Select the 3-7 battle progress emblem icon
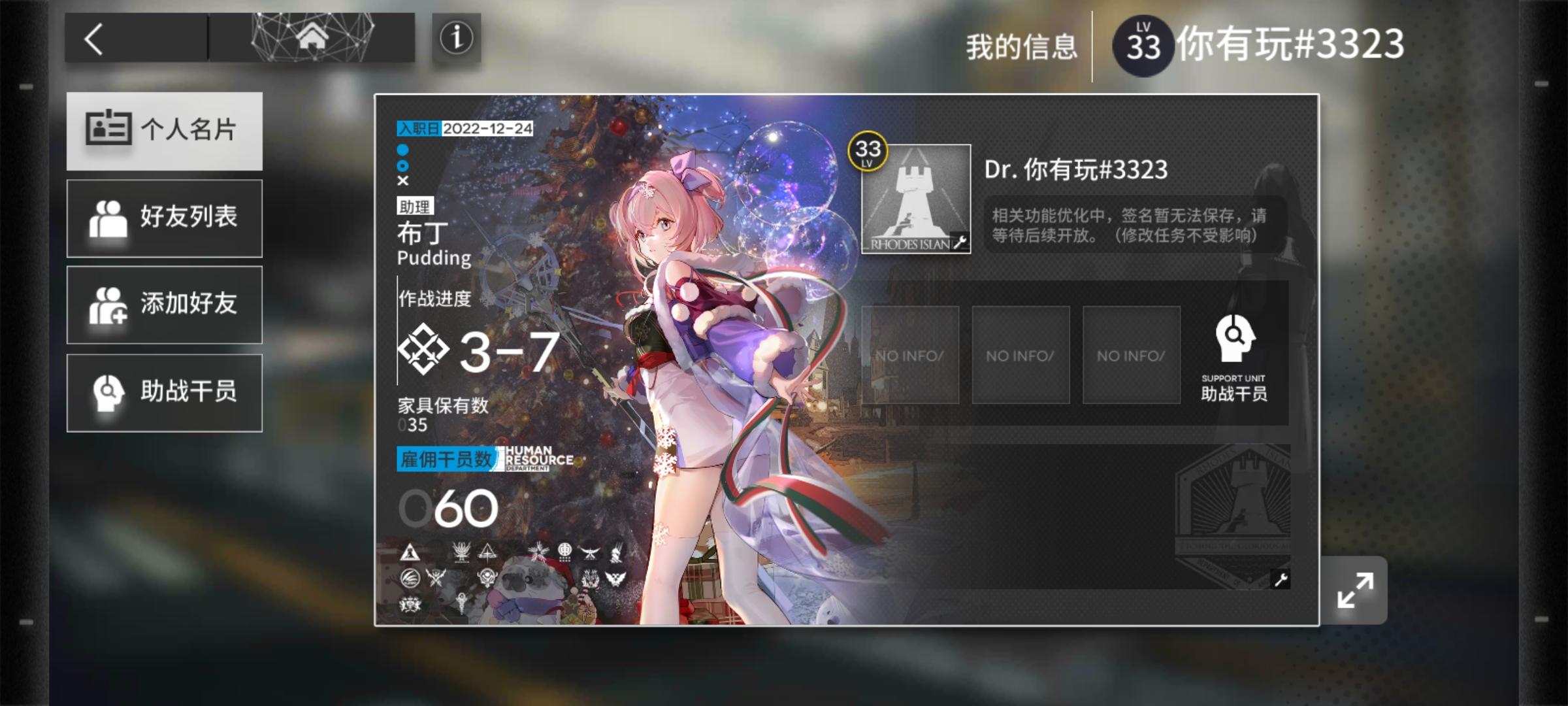 (x=425, y=350)
